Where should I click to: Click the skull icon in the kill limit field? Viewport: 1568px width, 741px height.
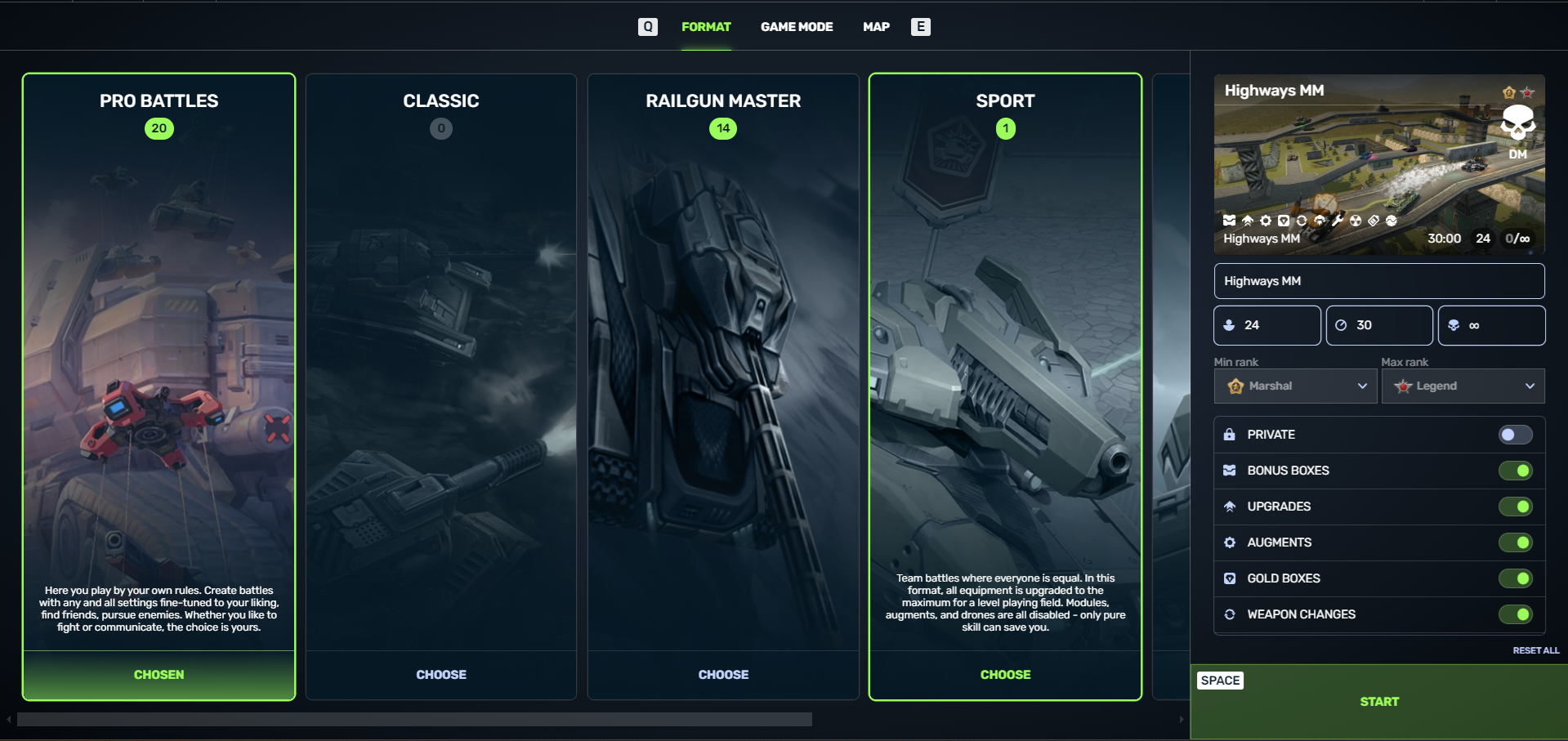1454,325
